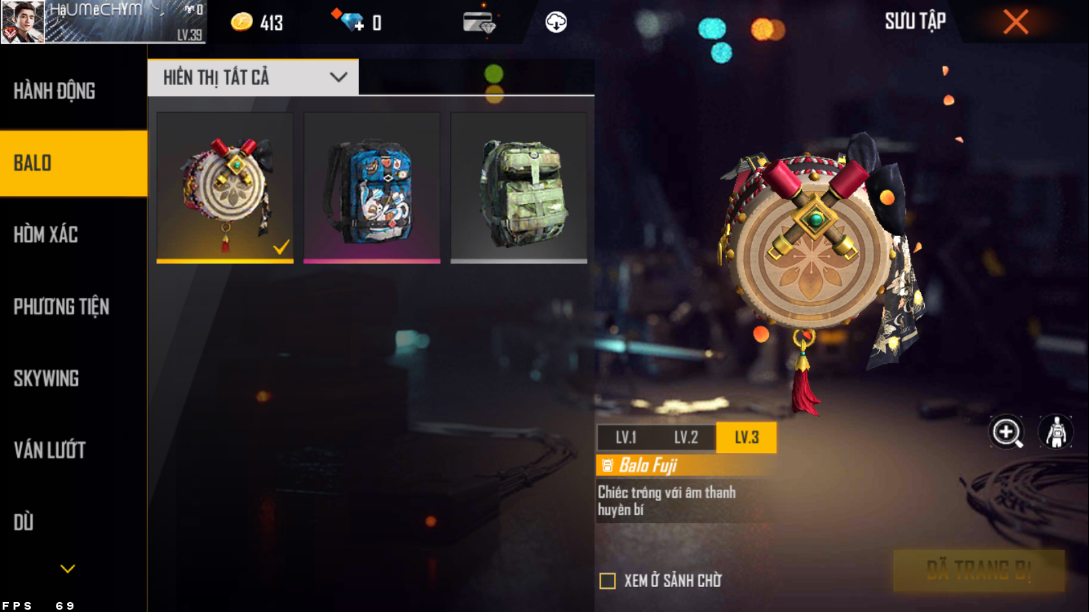This screenshot has width=1089, height=612.
Task: Click the magnifier zoom icon
Action: [1006, 432]
